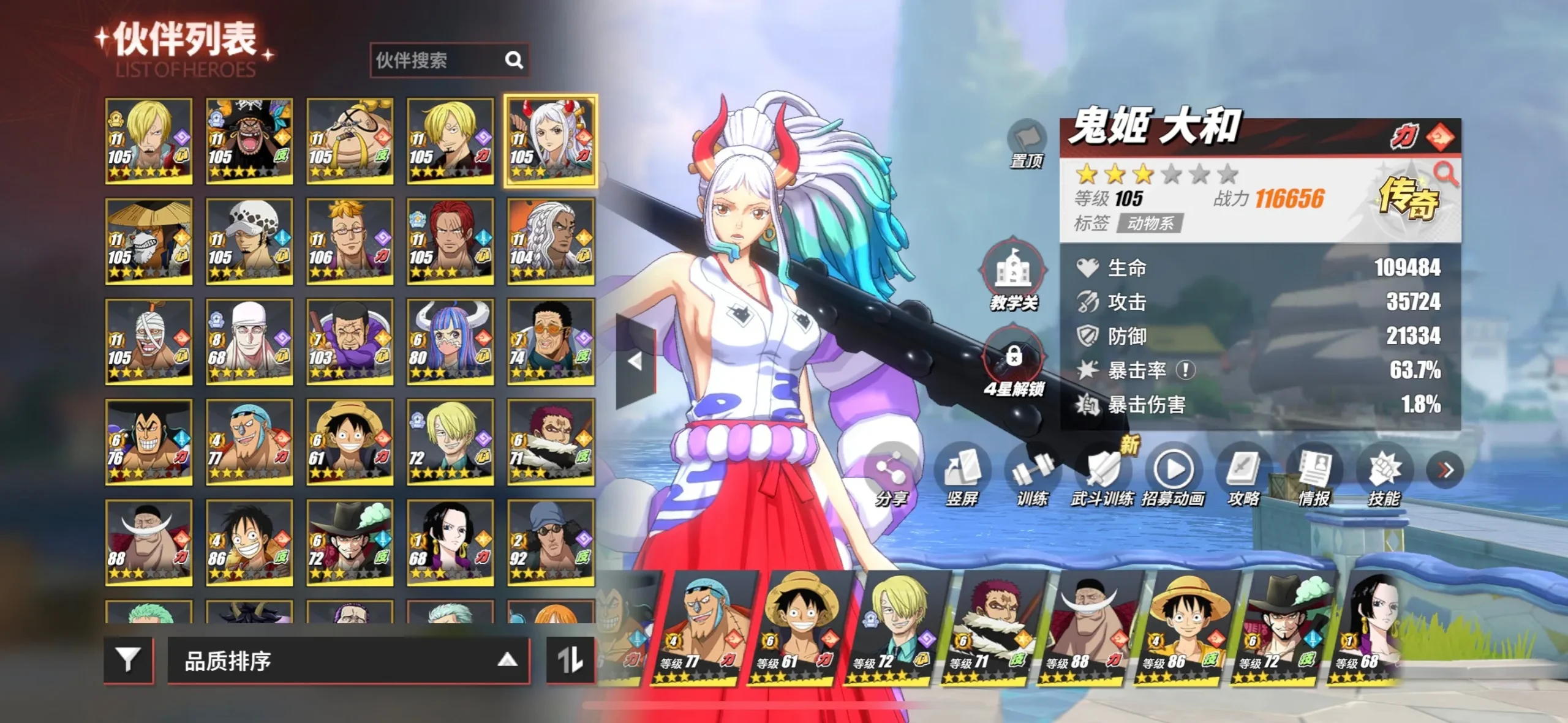Viewport: 1568px width, 723px height.
Task: Open the 训练 training menu
Action: pos(1033,474)
